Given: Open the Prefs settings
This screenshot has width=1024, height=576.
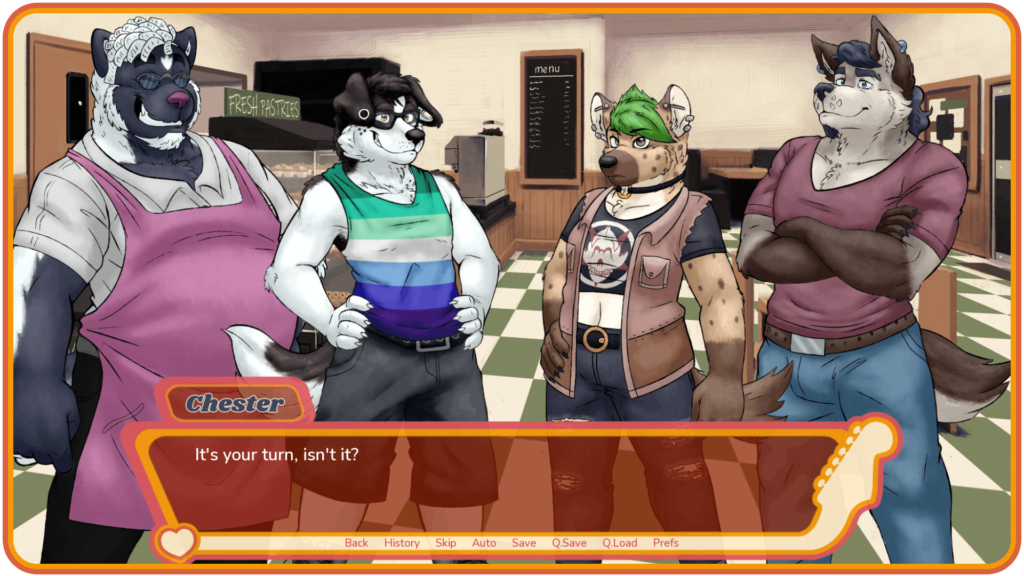Looking at the screenshot, I should click(x=666, y=543).
